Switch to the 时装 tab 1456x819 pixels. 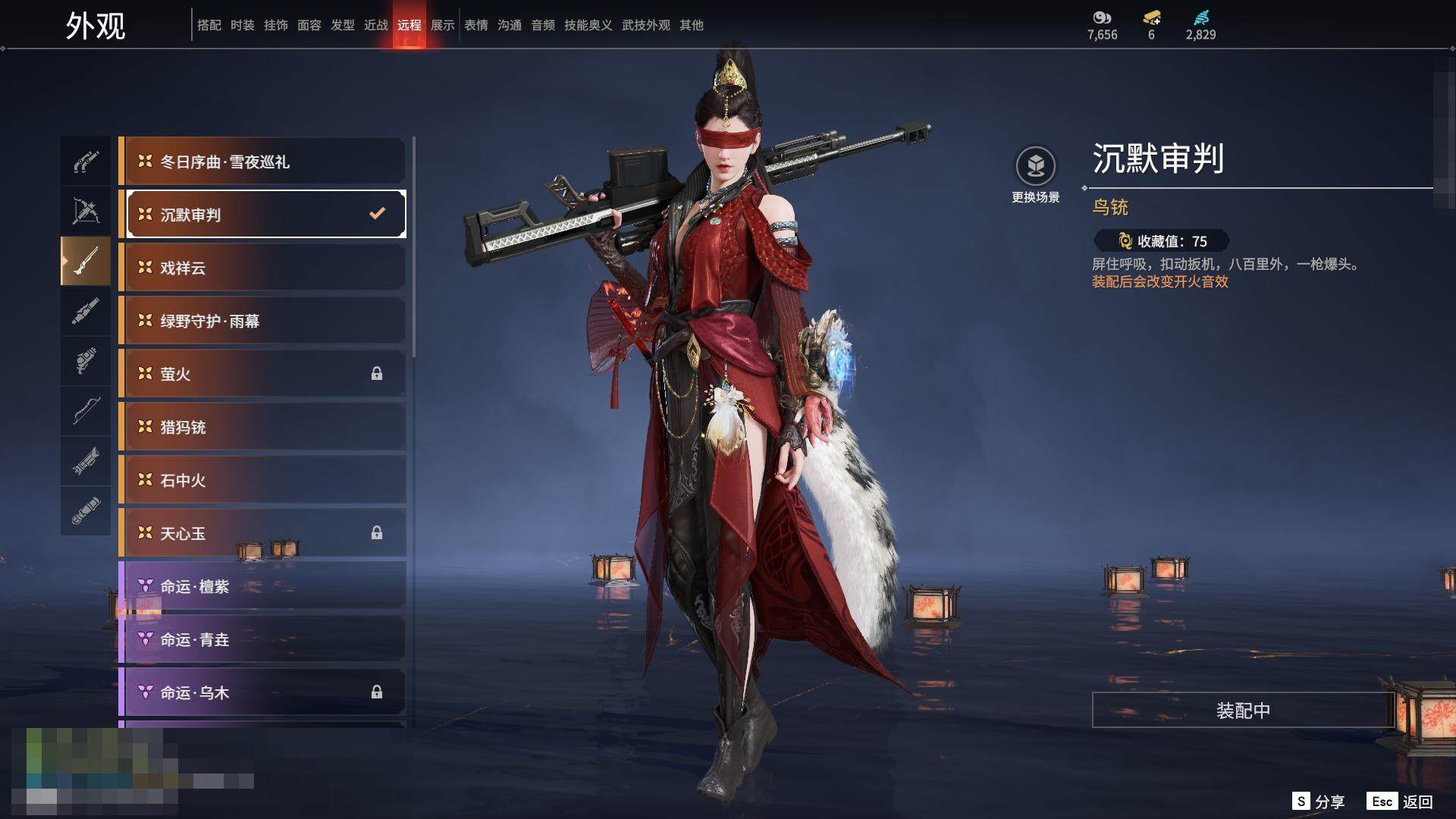(x=243, y=25)
